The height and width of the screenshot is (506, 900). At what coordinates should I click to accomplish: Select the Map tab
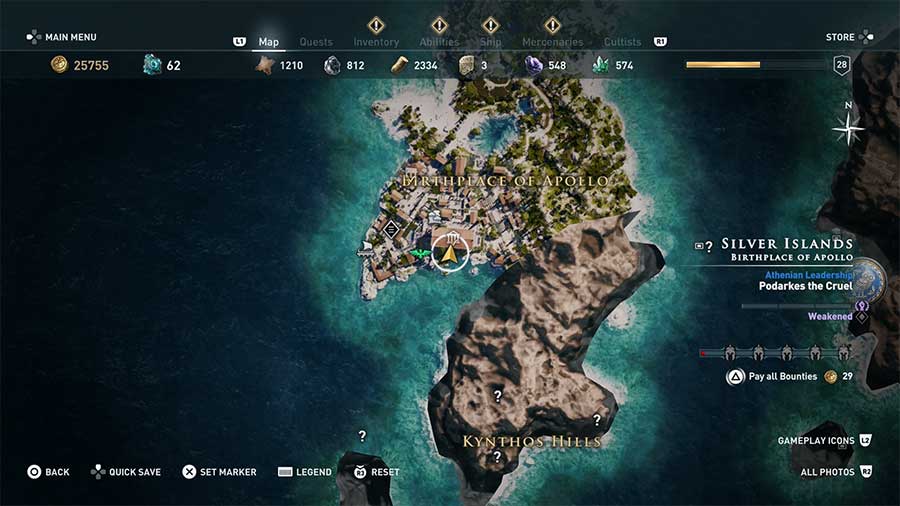(268, 42)
